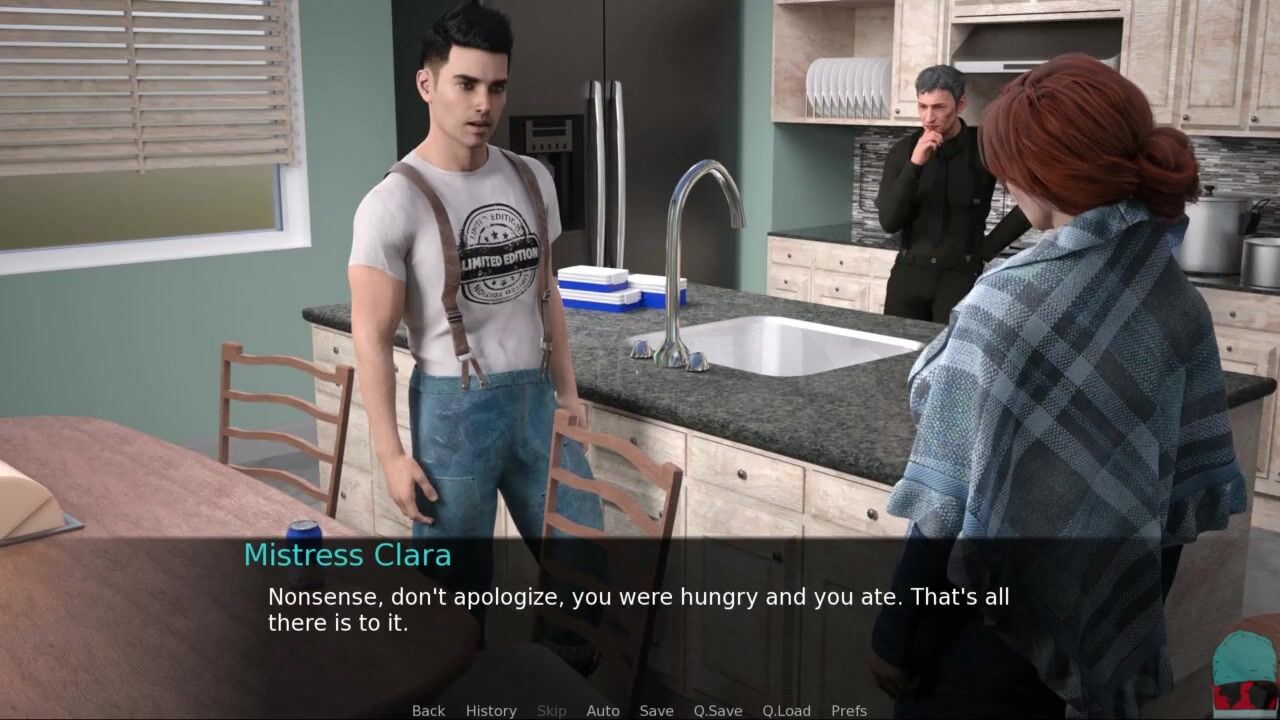The image size is (1280, 720).
Task: Go back to the previous dialogue line
Action: 428,710
